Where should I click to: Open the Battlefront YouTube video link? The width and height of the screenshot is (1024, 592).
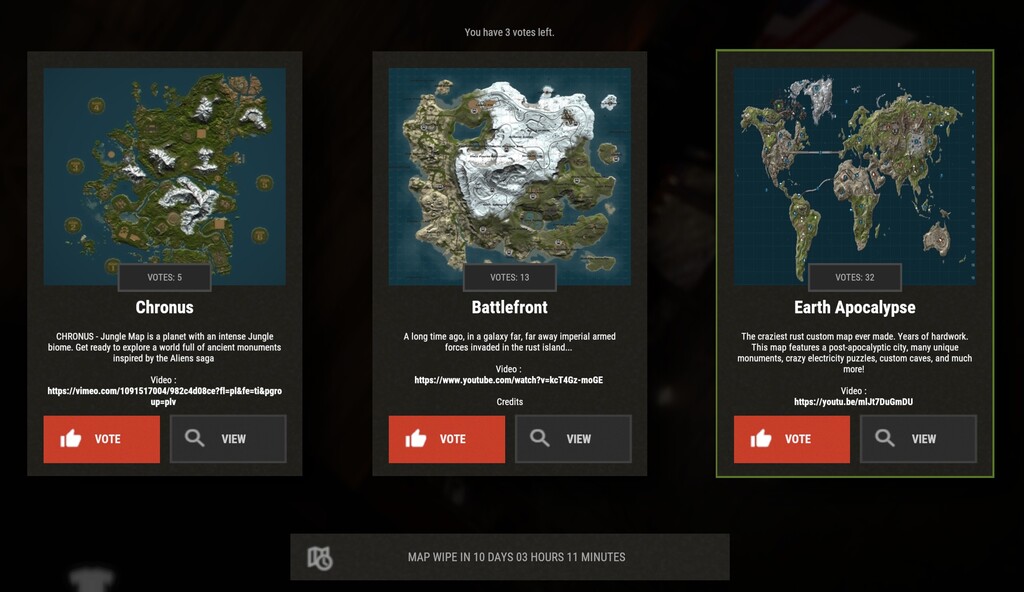point(509,380)
